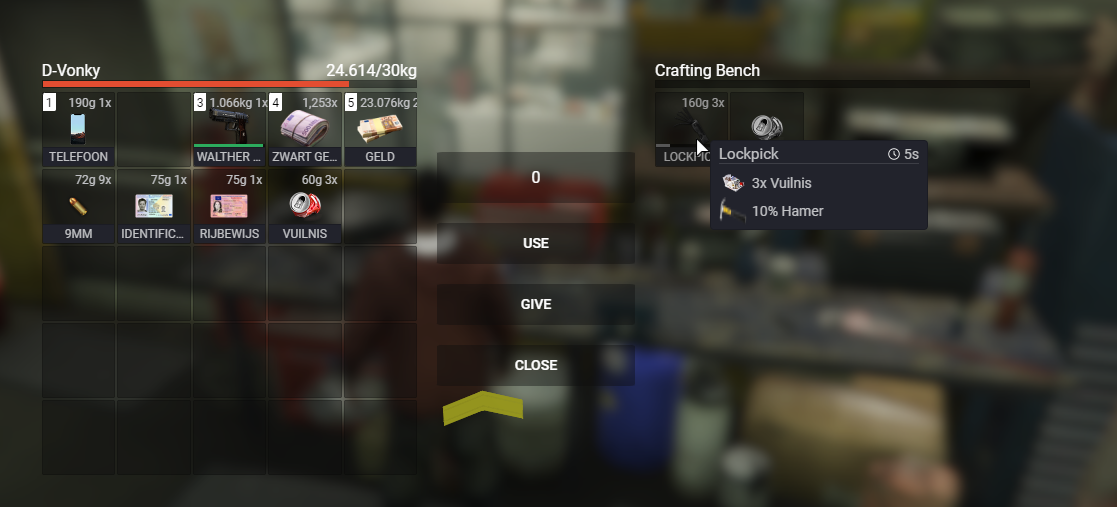
Task: Pick the Vuilnis can in inventory
Action: pos(305,206)
